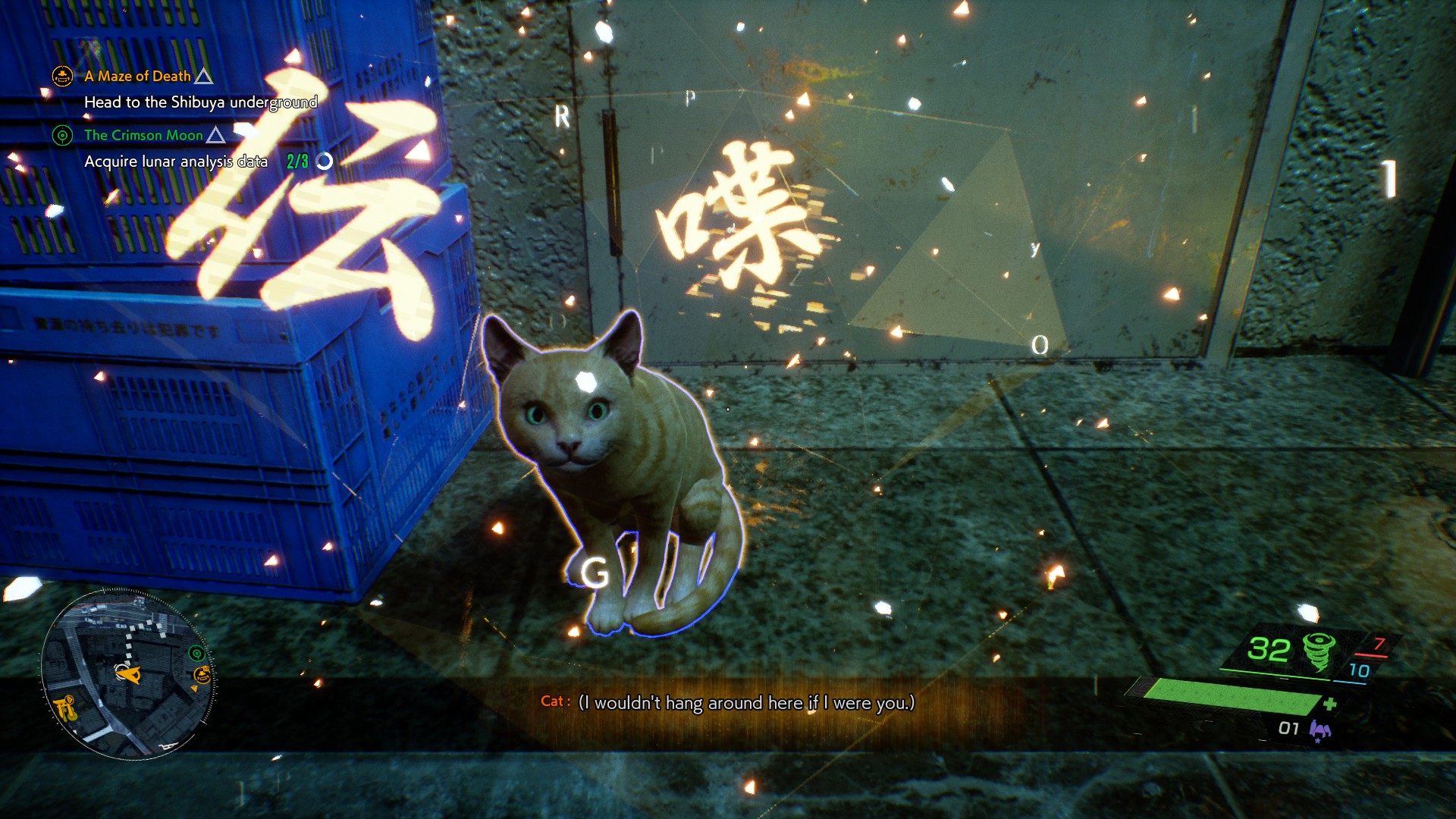The height and width of the screenshot is (819, 1456).
Task: Open the circular minimap
Action: [127, 674]
